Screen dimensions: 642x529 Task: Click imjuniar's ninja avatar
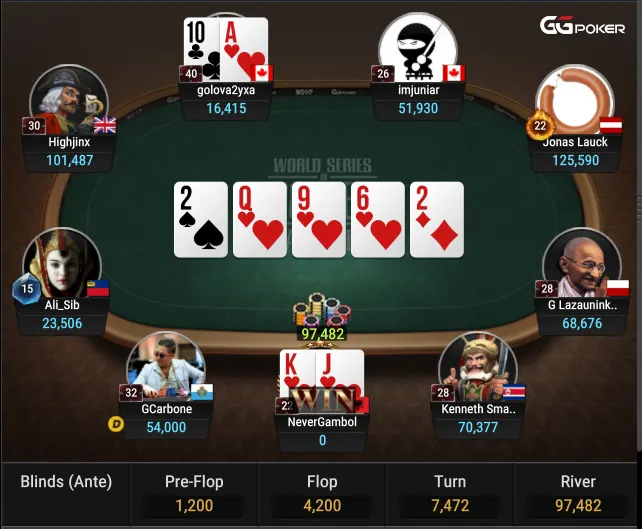417,50
